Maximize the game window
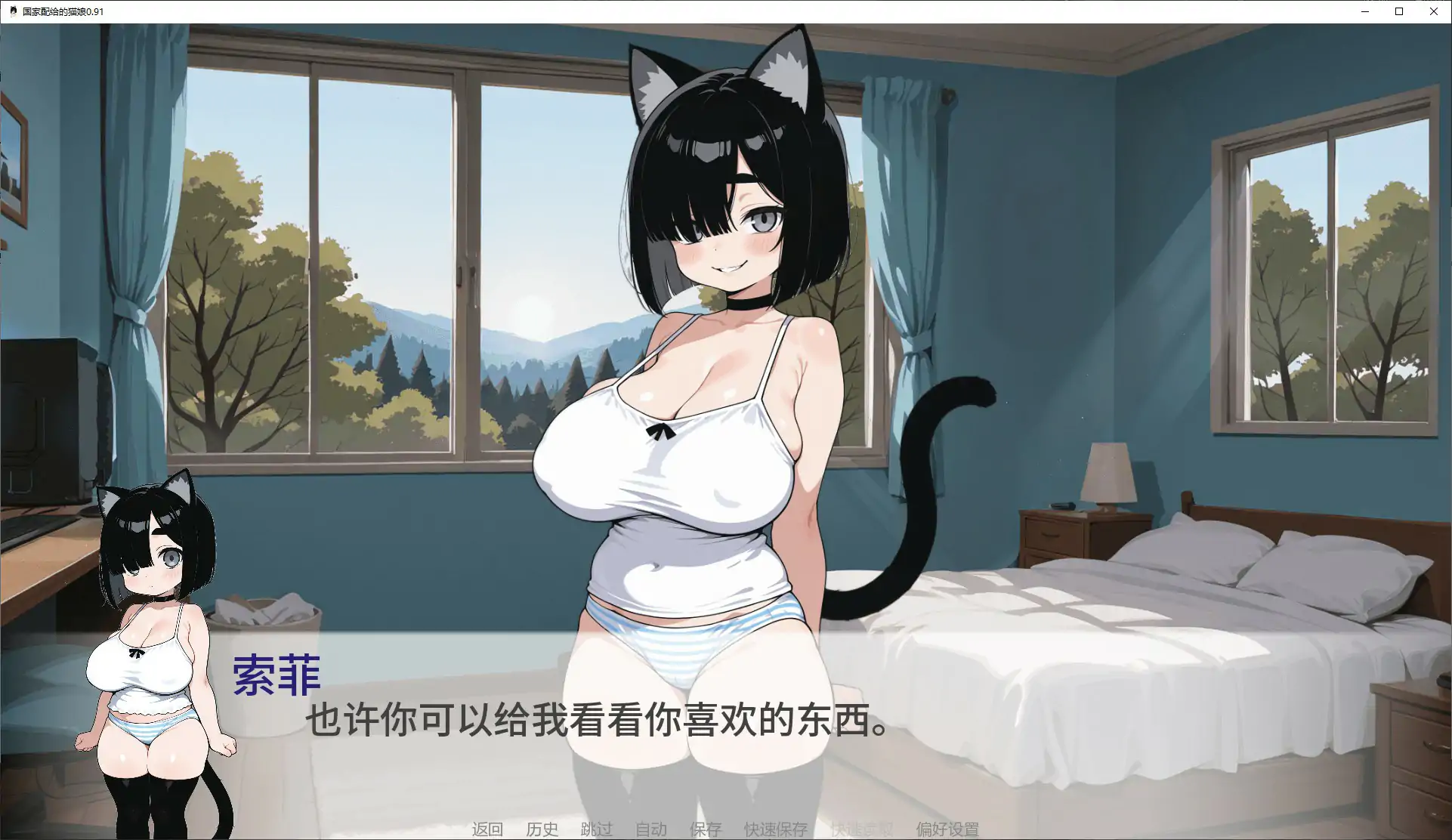The height and width of the screenshot is (840, 1452). coord(1399,11)
